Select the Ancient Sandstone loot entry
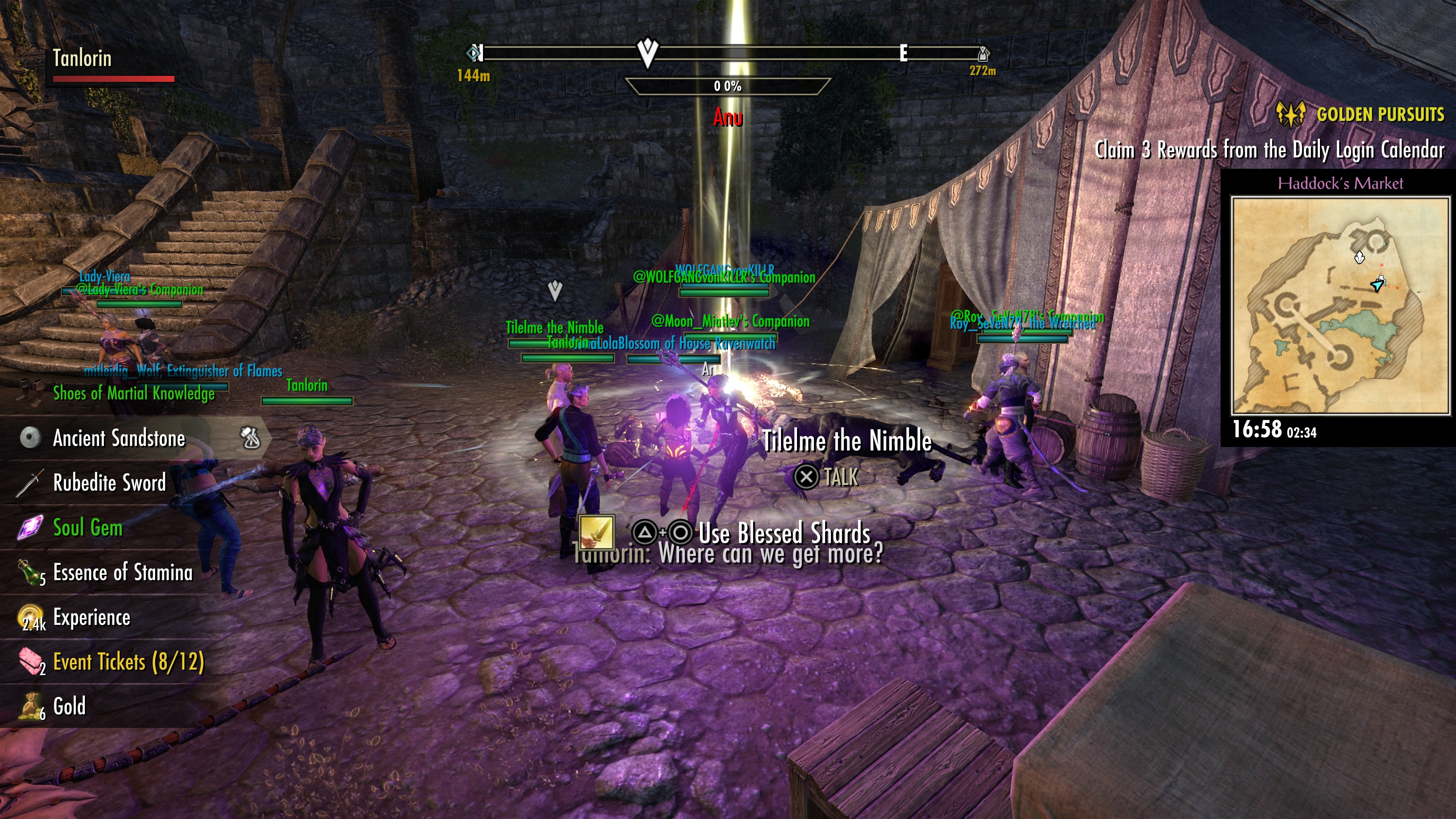 tap(119, 439)
